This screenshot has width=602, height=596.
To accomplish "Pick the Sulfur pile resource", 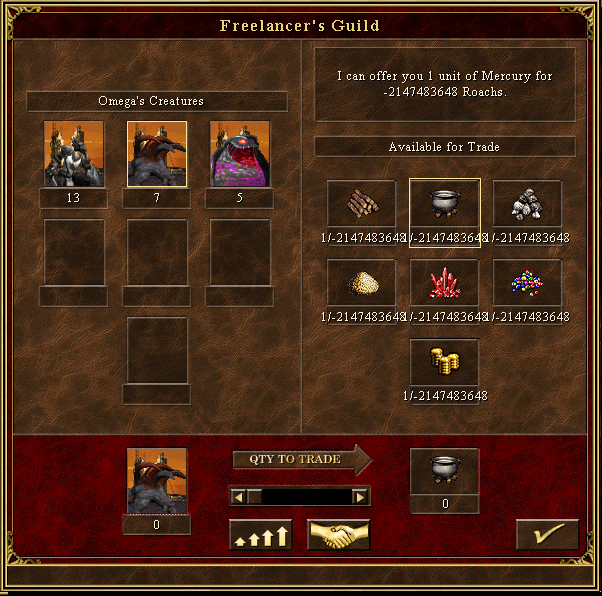I will click(x=362, y=283).
